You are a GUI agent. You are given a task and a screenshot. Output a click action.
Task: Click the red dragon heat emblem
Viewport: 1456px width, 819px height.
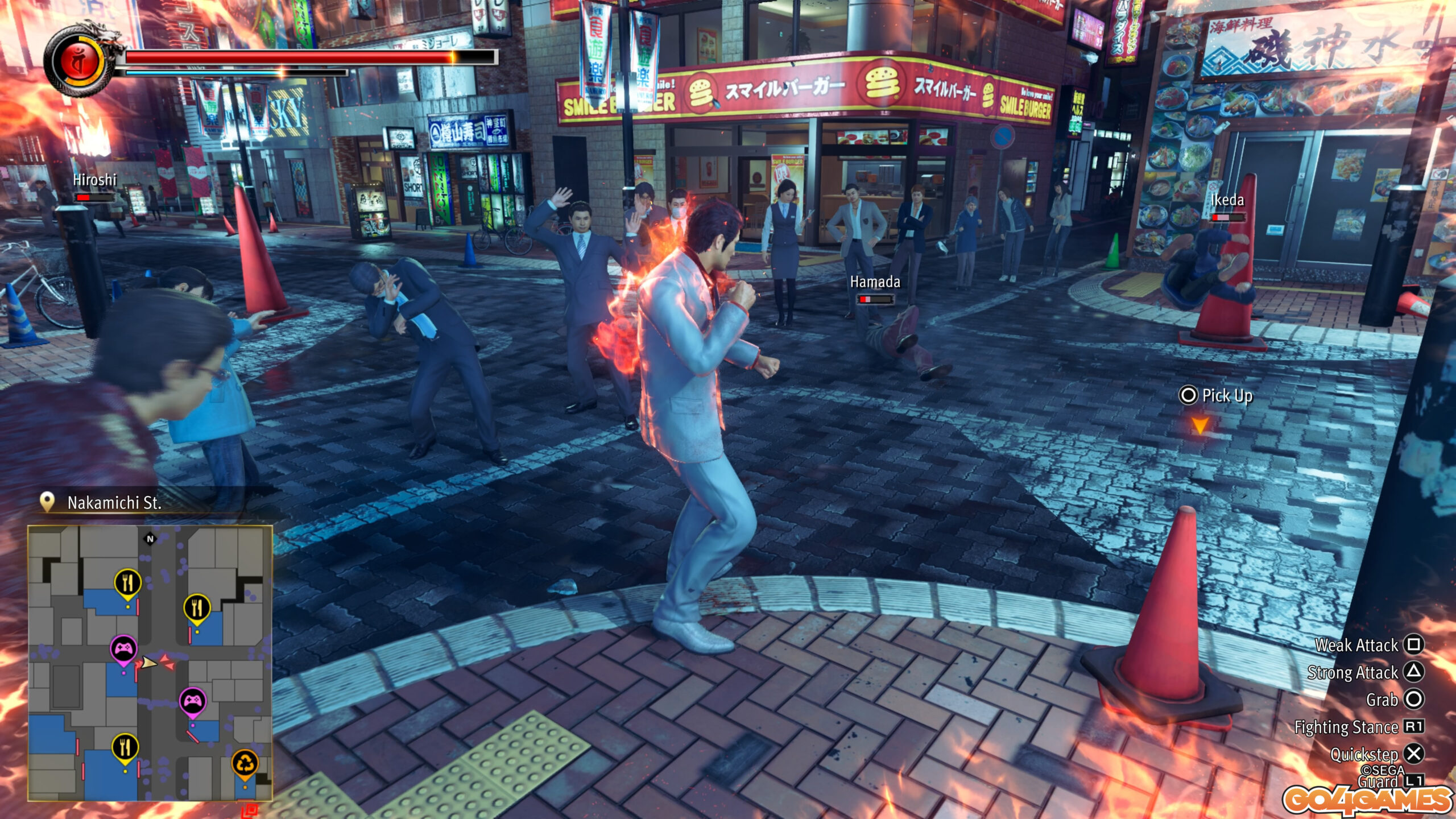click(x=80, y=61)
